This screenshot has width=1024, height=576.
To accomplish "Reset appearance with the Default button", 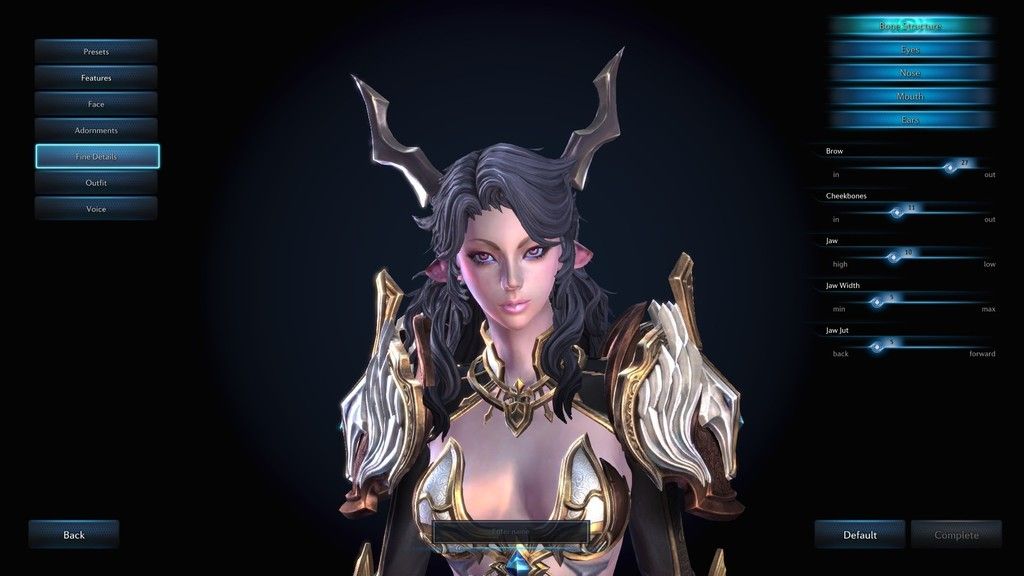I will click(859, 535).
